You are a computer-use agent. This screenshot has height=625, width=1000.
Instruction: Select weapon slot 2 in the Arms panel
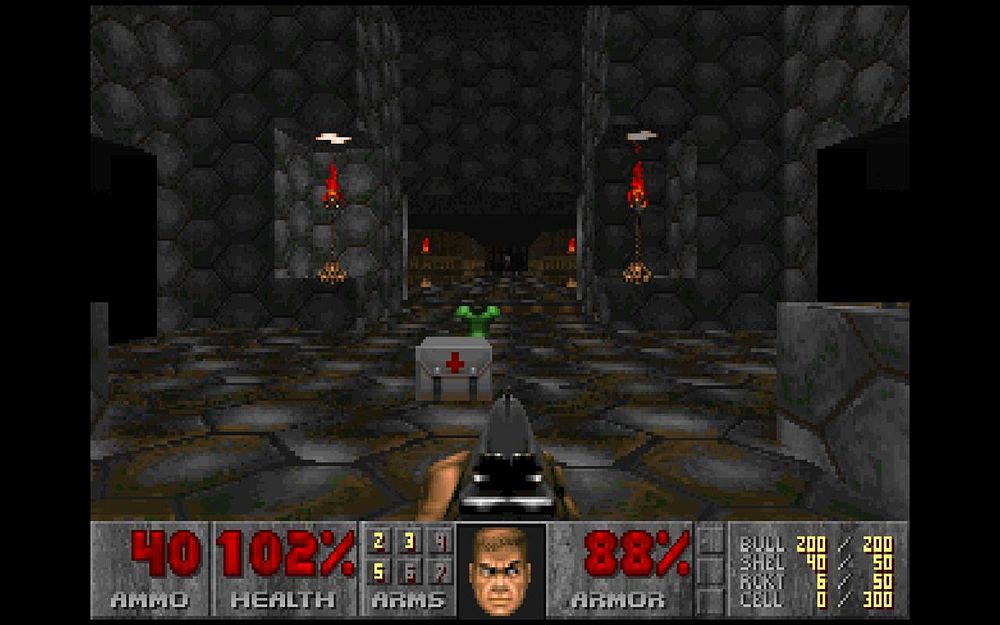tap(378, 542)
